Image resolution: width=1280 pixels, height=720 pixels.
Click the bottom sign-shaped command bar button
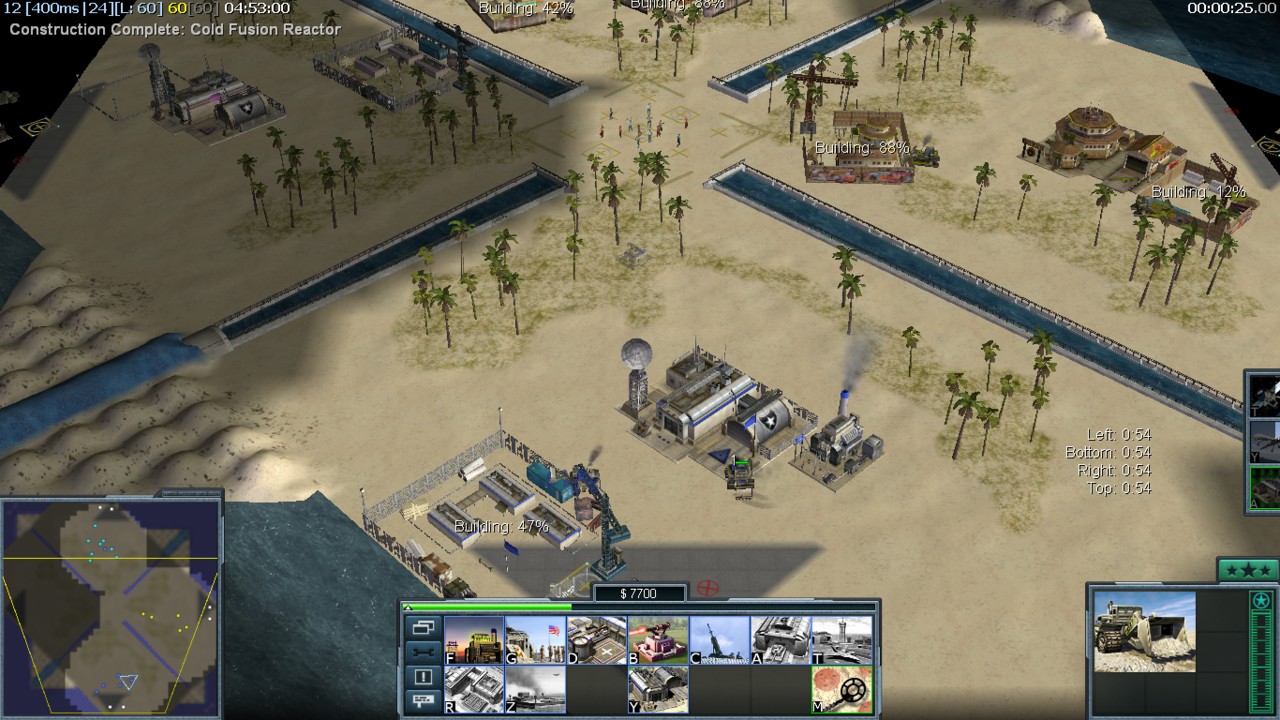pyautogui.click(x=422, y=701)
